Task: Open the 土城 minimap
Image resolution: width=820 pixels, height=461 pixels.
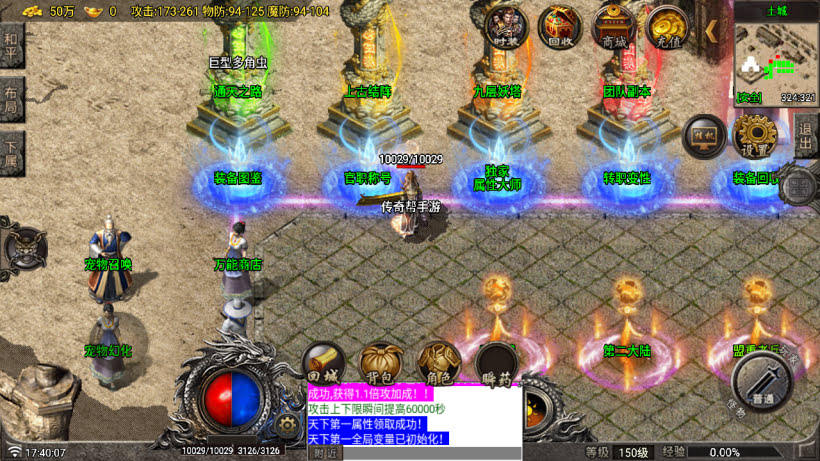Action: (x=775, y=55)
